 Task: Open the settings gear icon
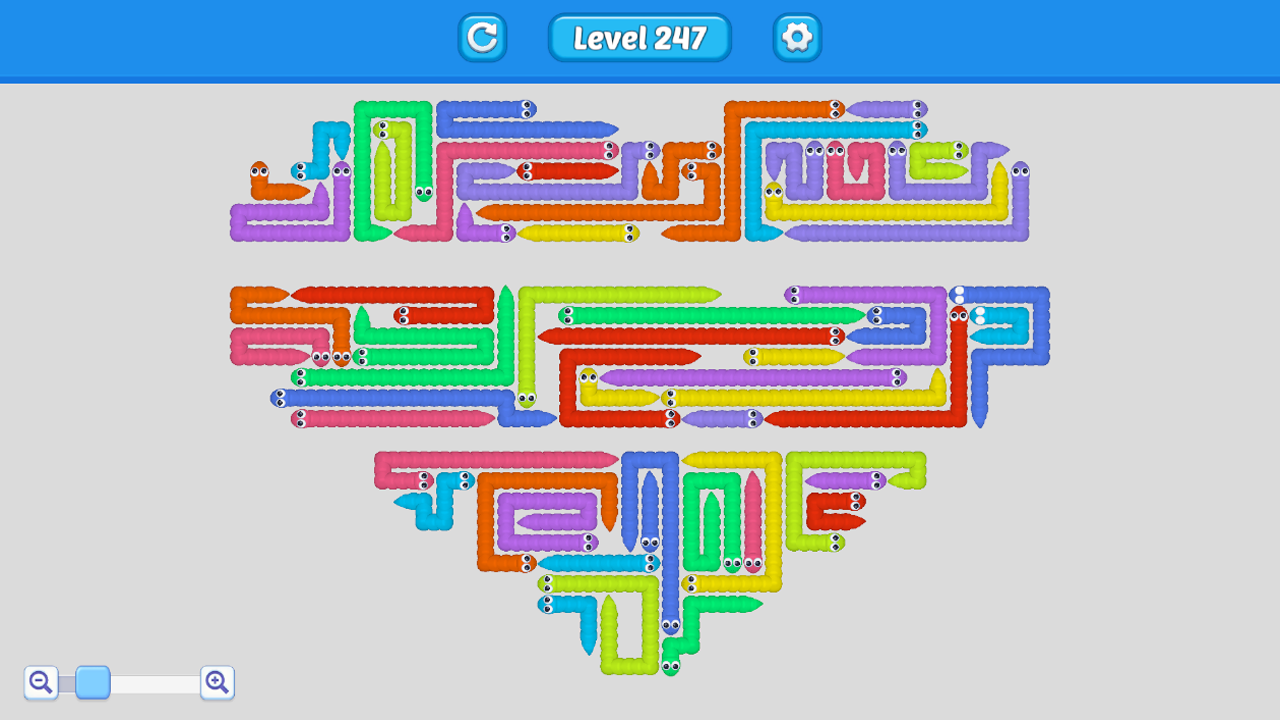click(x=797, y=39)
